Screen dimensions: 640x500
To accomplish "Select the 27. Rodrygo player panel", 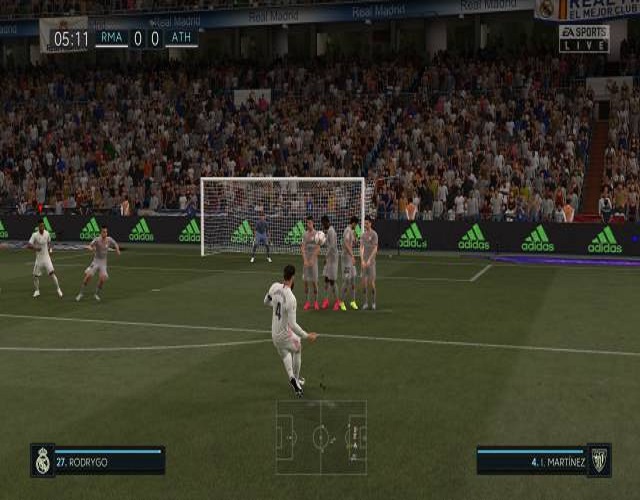I will point(98,460).
